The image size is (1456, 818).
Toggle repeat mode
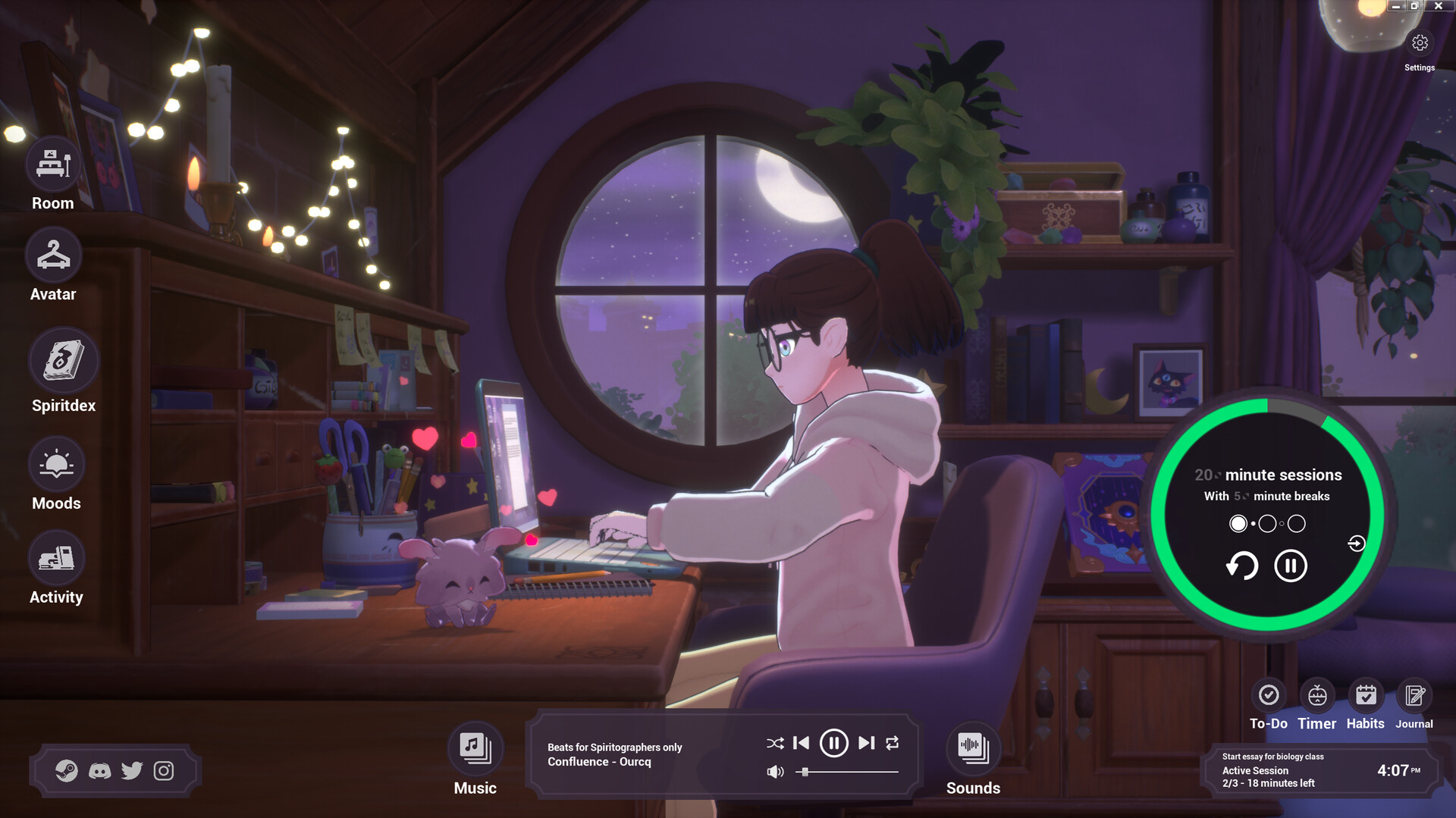(x=893, y=744)
